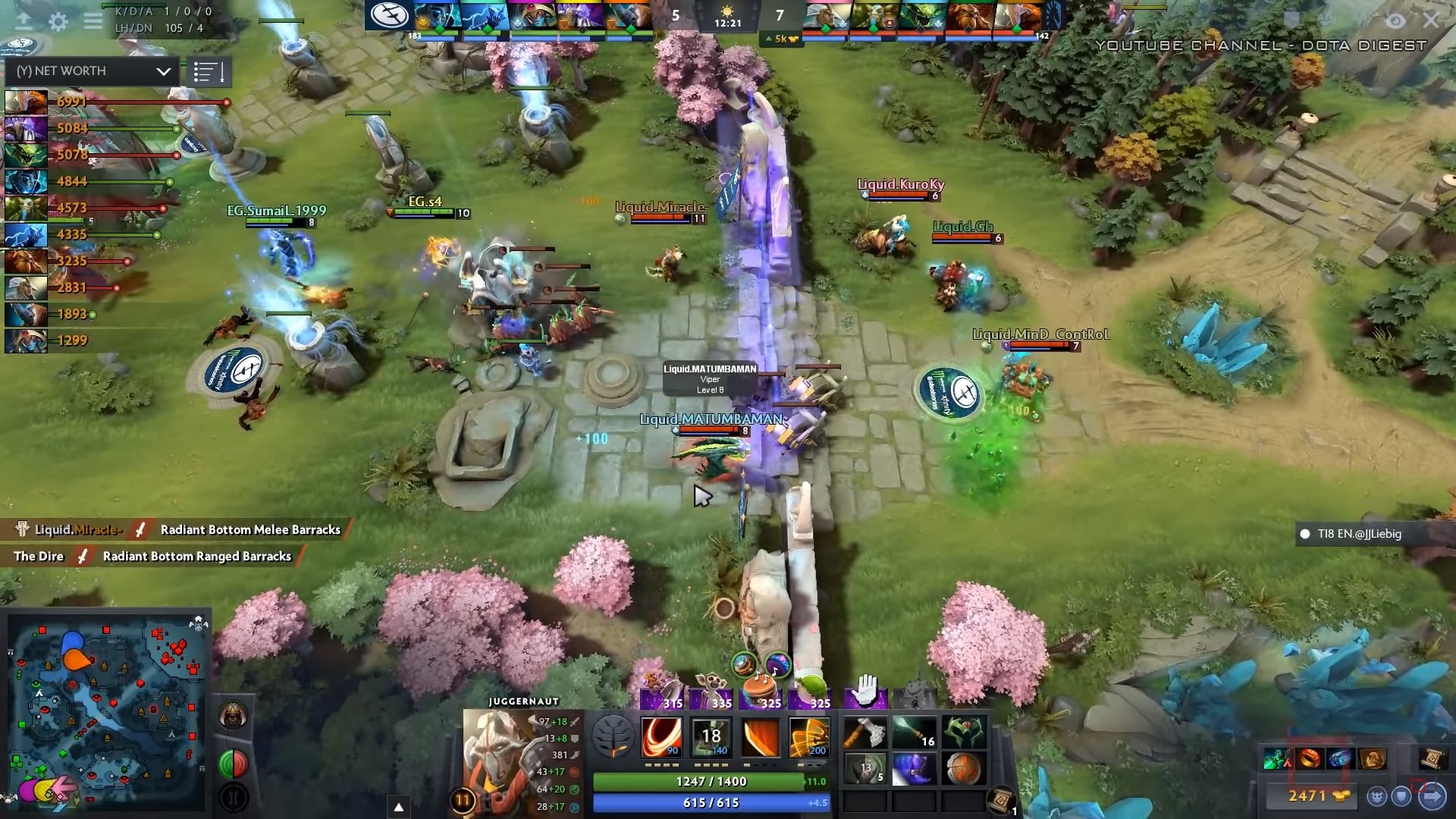Screen dimensions: 1456x819
Task: Select the top-ranked hero in net worth list
Action: tap(27, 102)
